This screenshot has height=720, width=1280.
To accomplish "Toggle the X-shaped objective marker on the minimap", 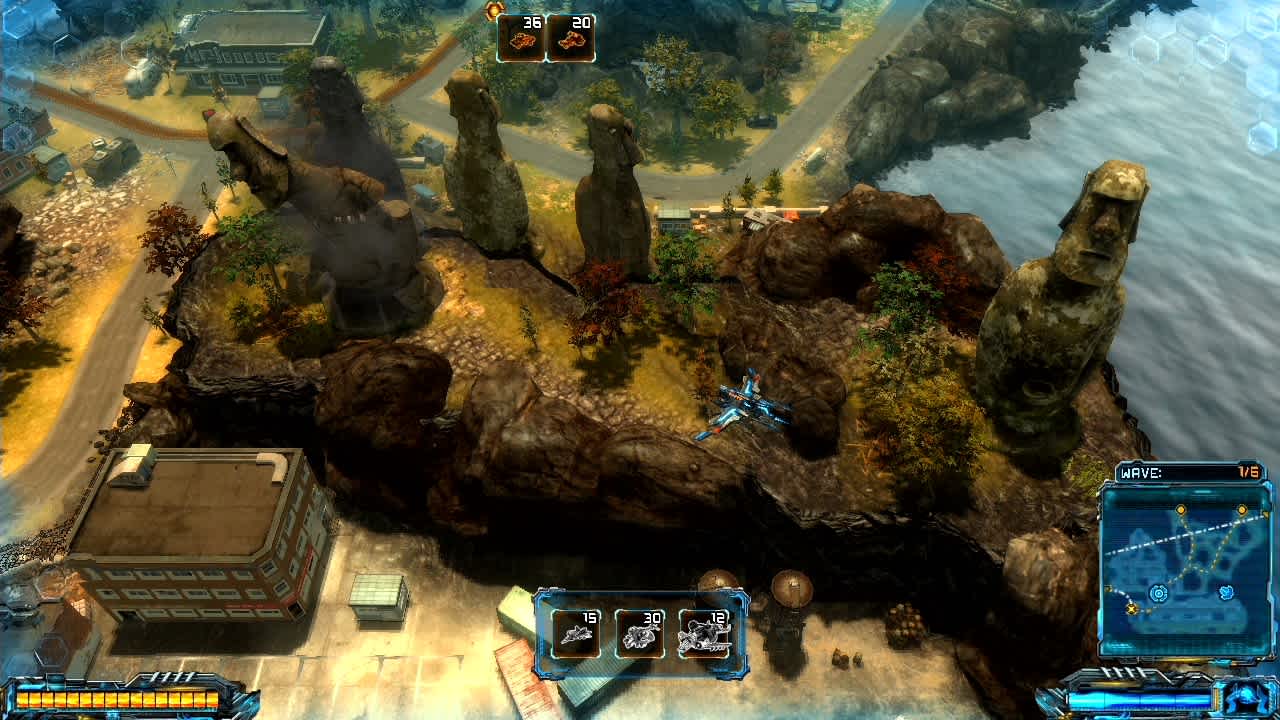I will click(x=1132, y=610).
